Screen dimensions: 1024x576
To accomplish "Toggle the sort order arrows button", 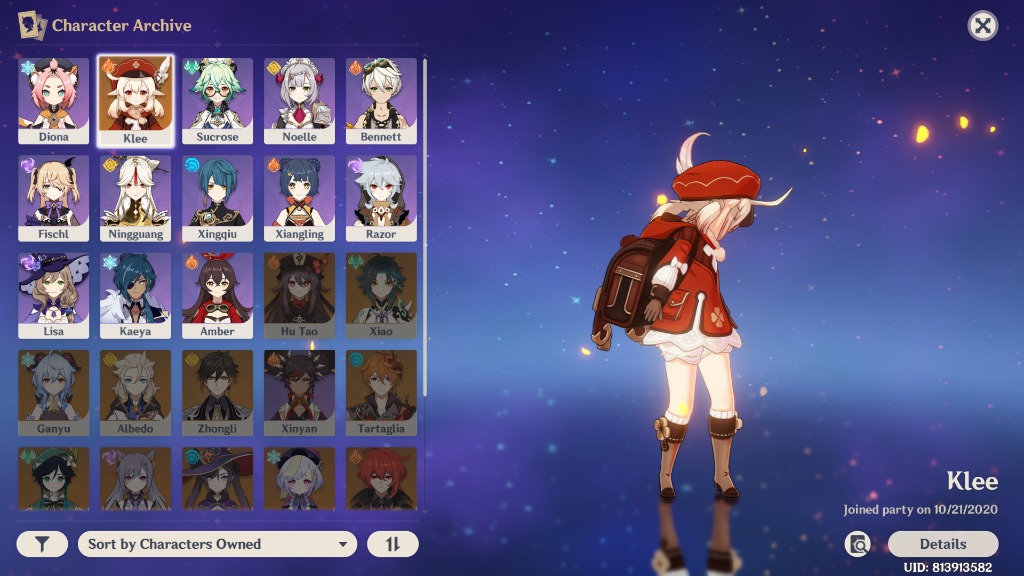I will [392, 544].
